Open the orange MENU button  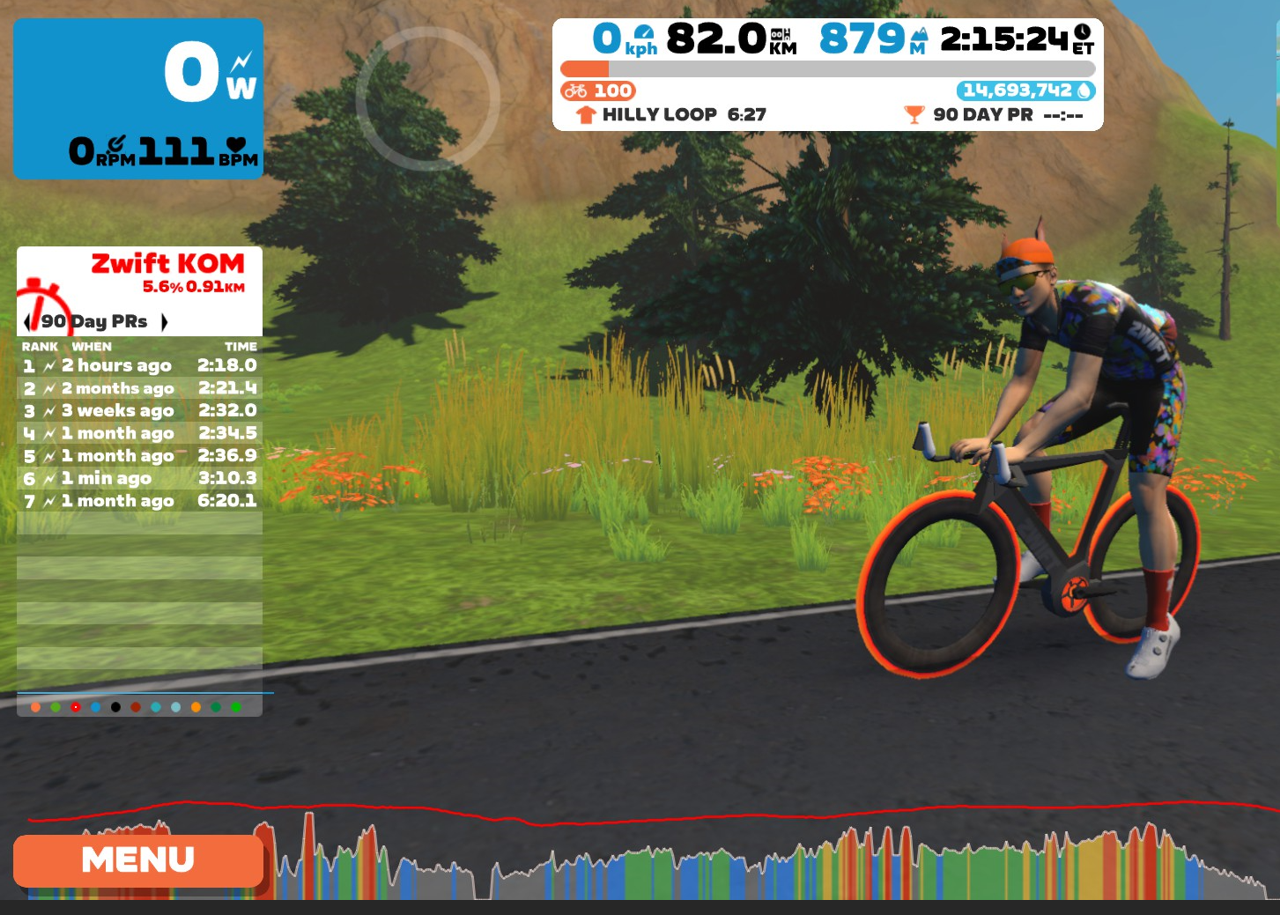tap(138, 860)
